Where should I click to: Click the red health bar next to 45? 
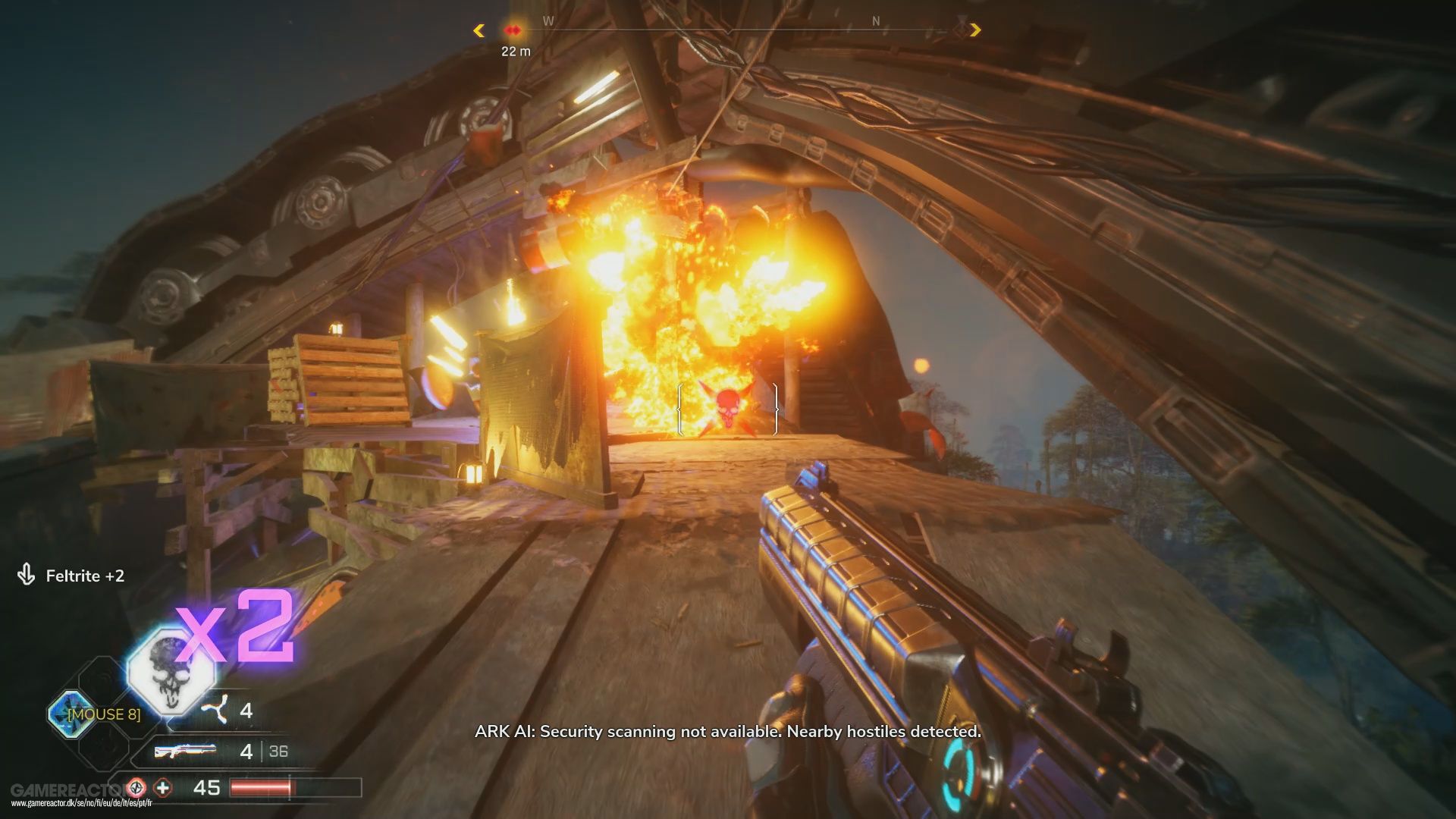262,786
